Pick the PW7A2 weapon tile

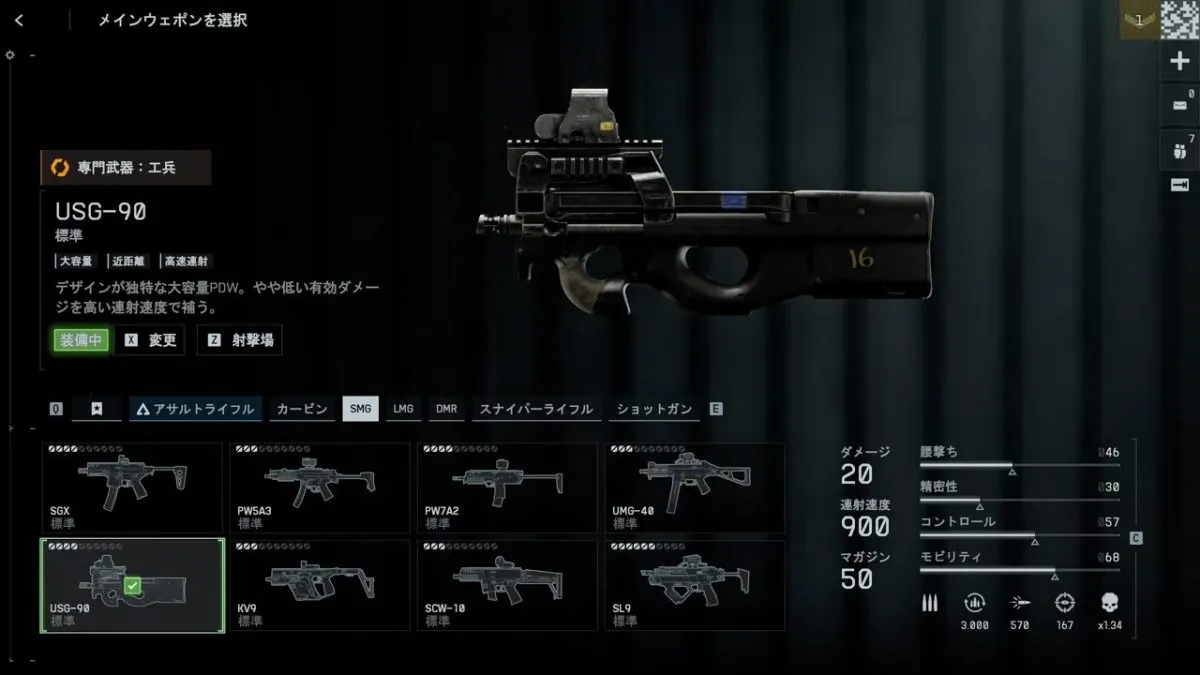[x=506, y=488]
